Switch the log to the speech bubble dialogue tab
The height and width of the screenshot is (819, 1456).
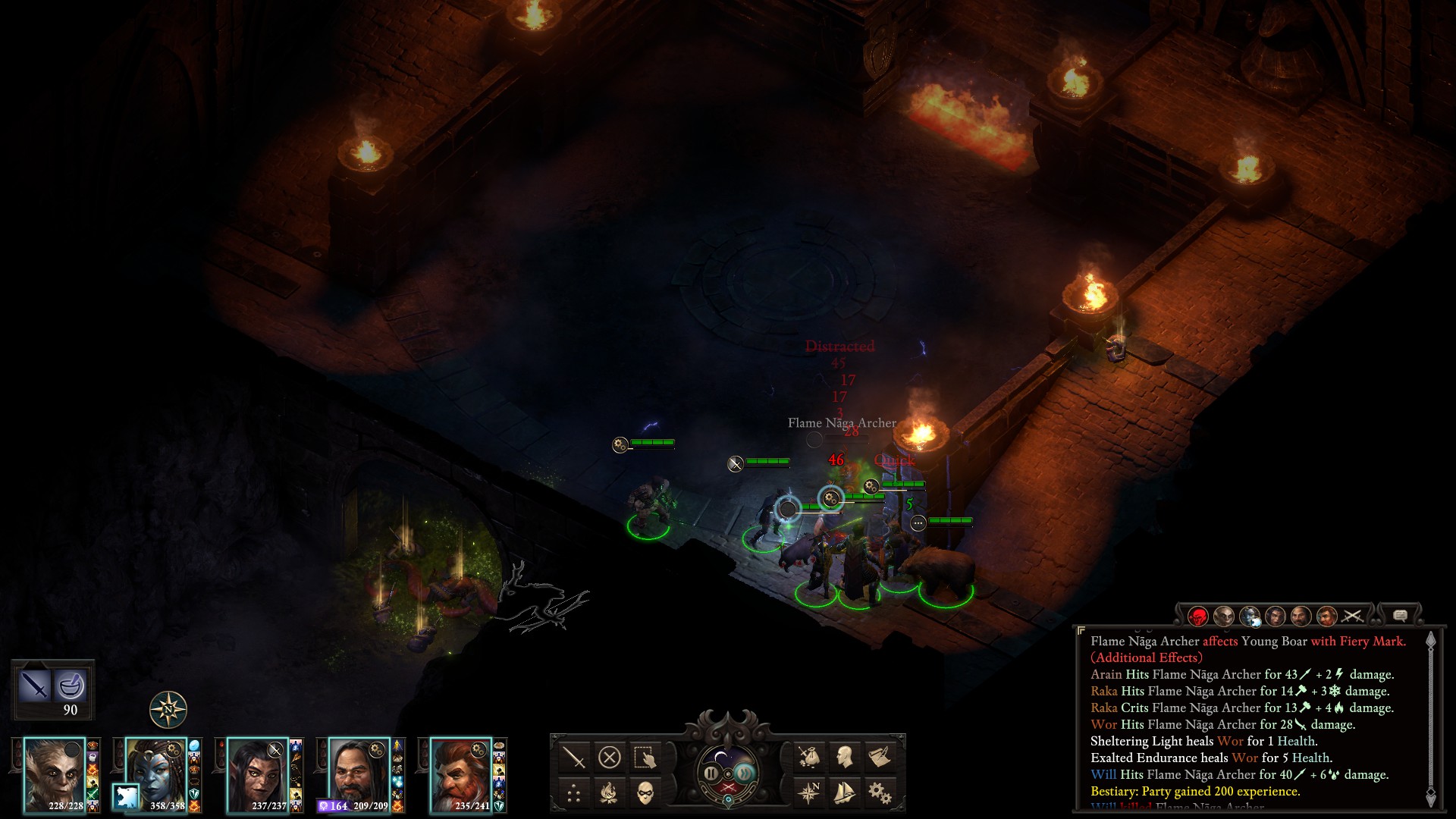(1400, 616)
